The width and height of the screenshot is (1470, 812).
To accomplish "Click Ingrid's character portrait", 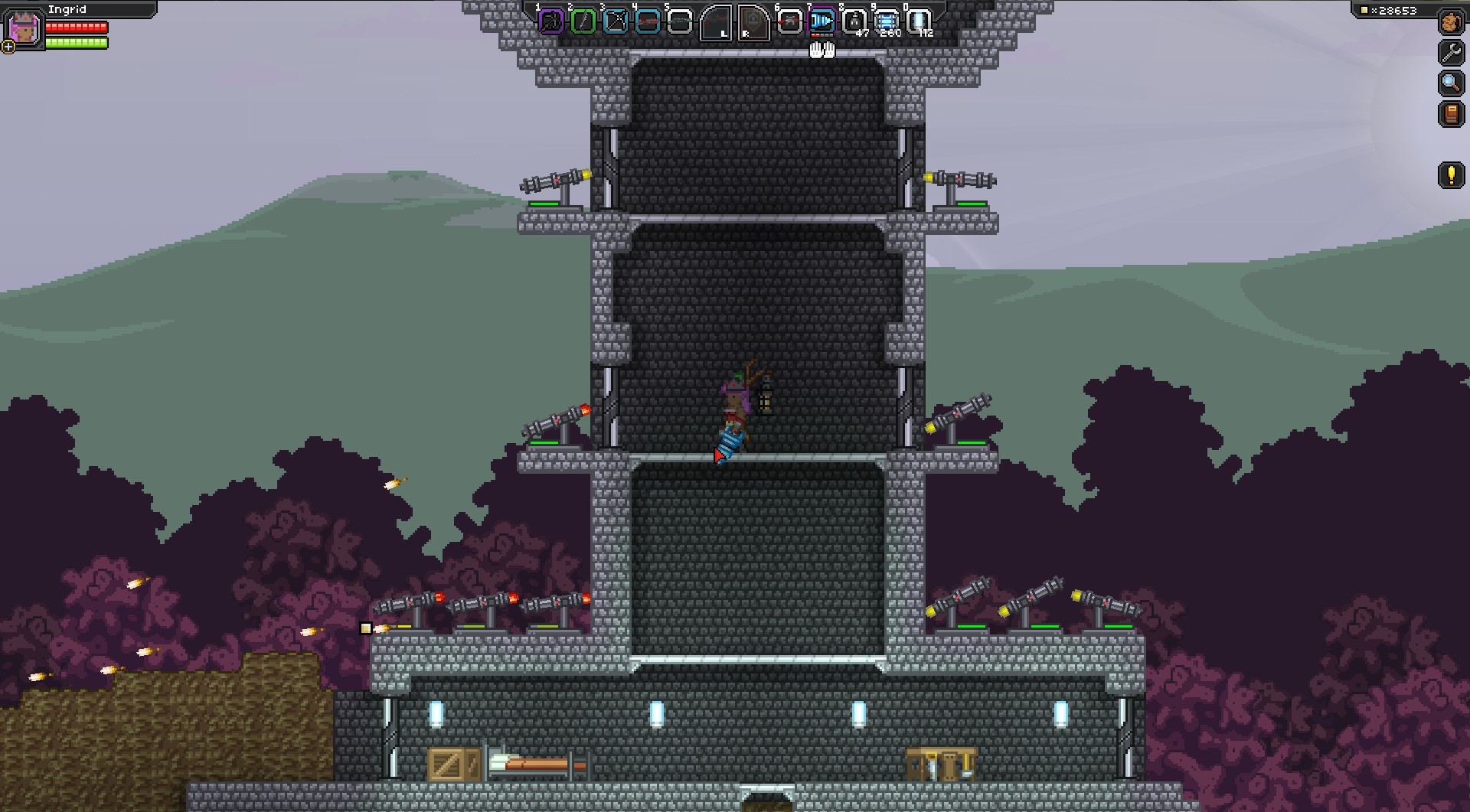I will 24,28.
